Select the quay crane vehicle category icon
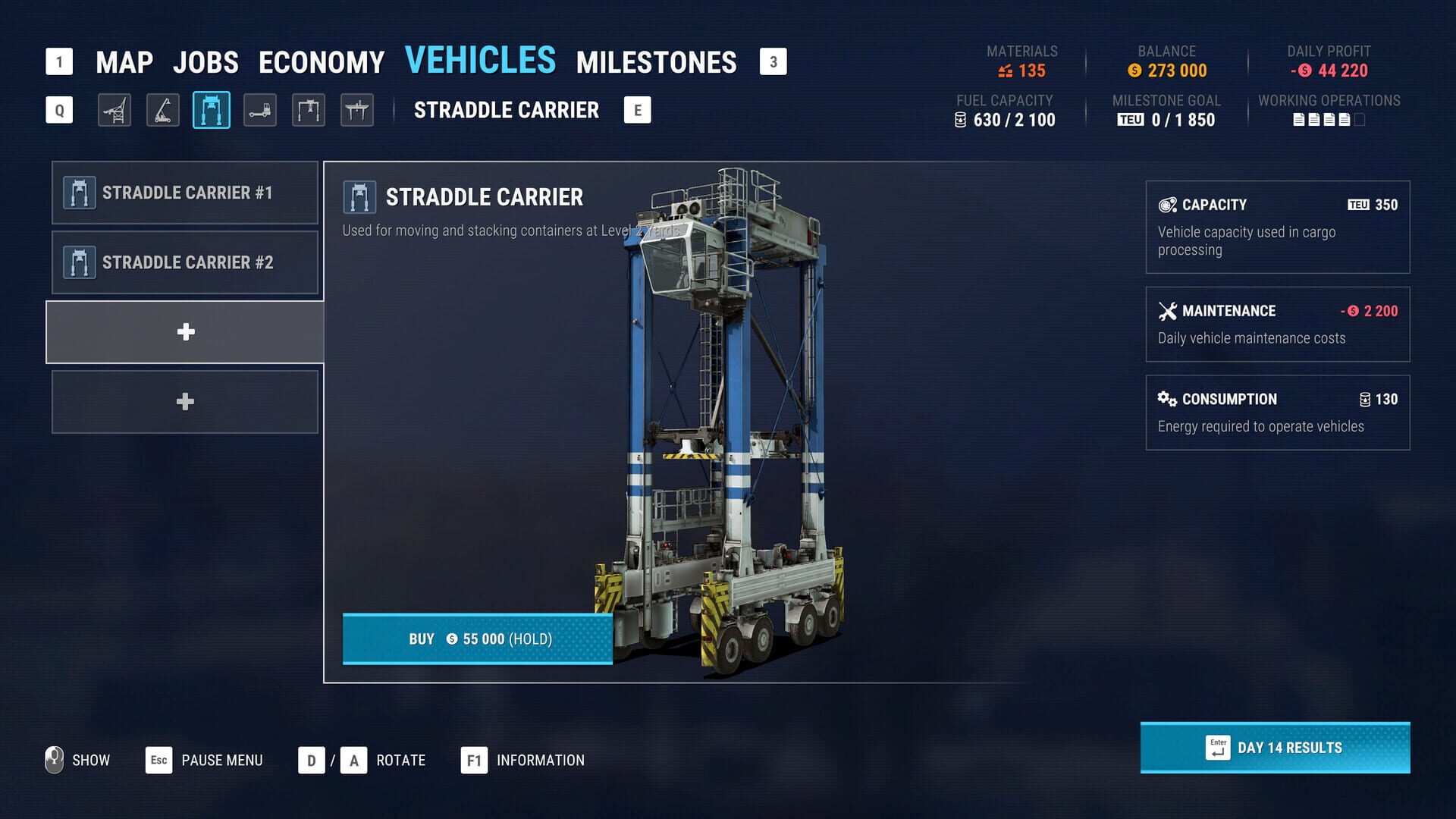This screenshot has width=1456, height=819. click(x=113, y=110)
